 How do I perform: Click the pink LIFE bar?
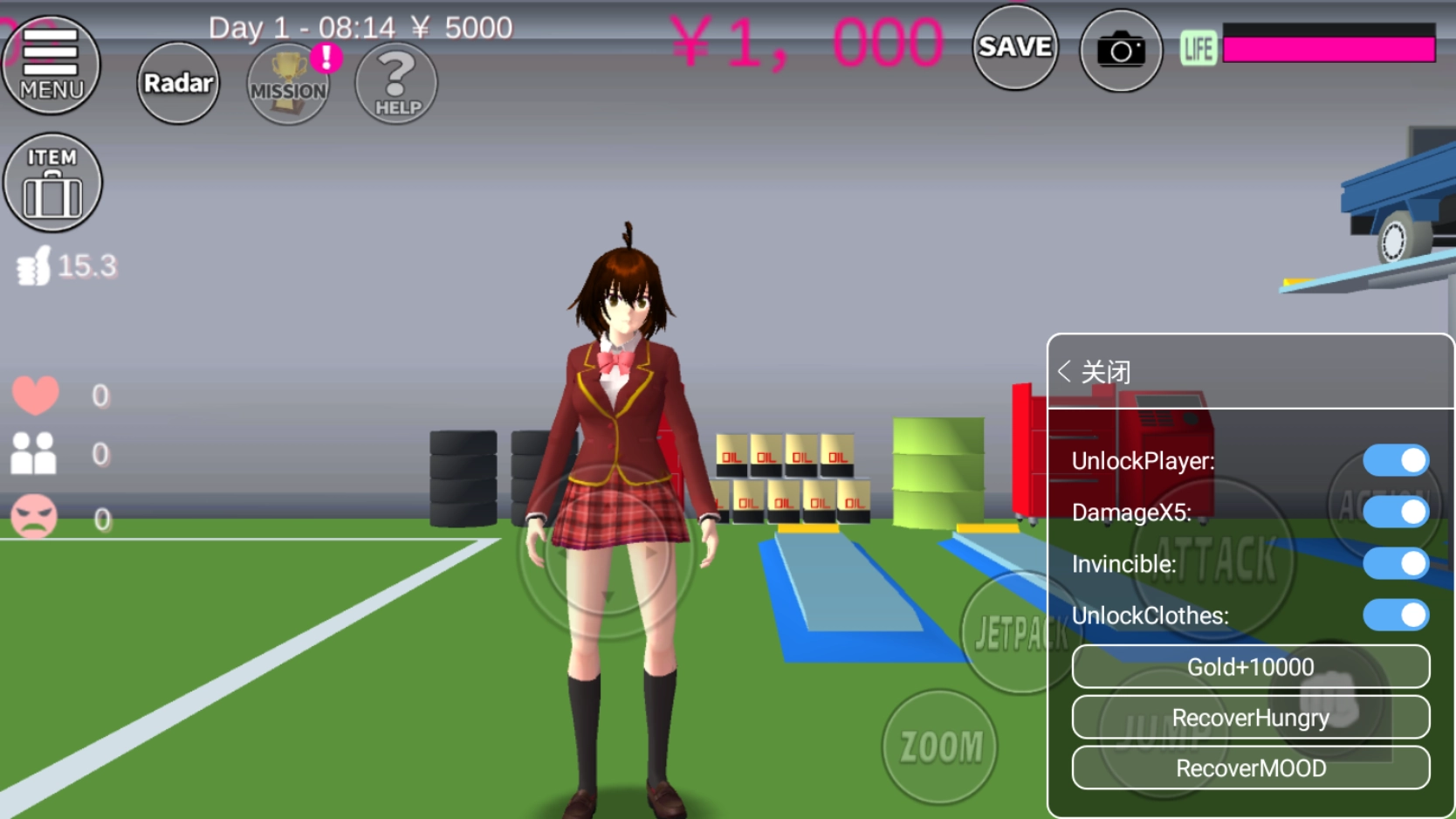(x=1327, y=48)
